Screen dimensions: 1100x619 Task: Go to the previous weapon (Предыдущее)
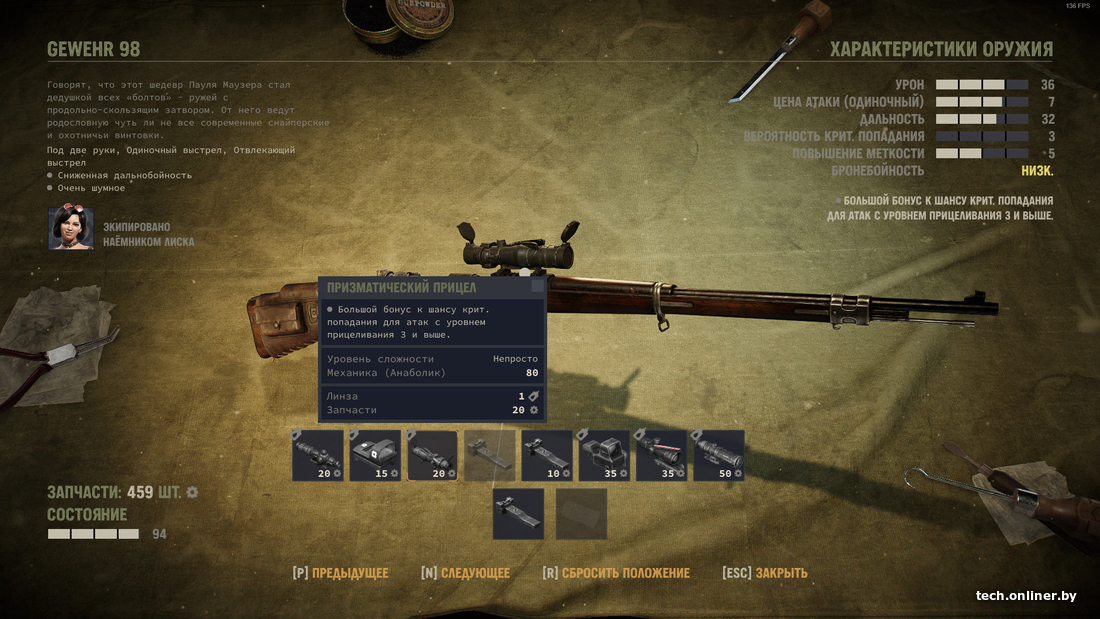340,573
